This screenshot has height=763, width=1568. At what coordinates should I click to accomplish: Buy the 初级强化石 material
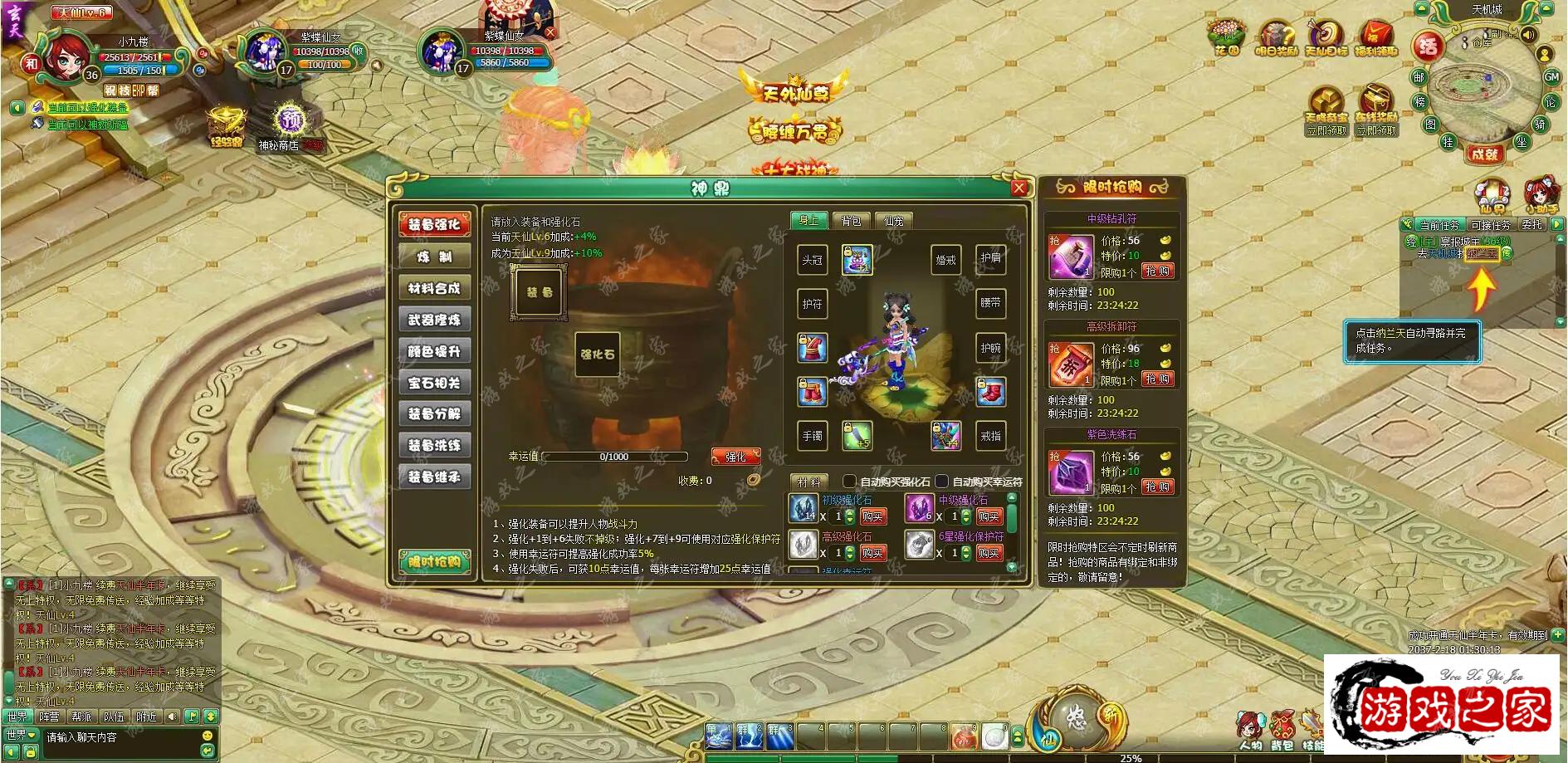pos(872,516)
